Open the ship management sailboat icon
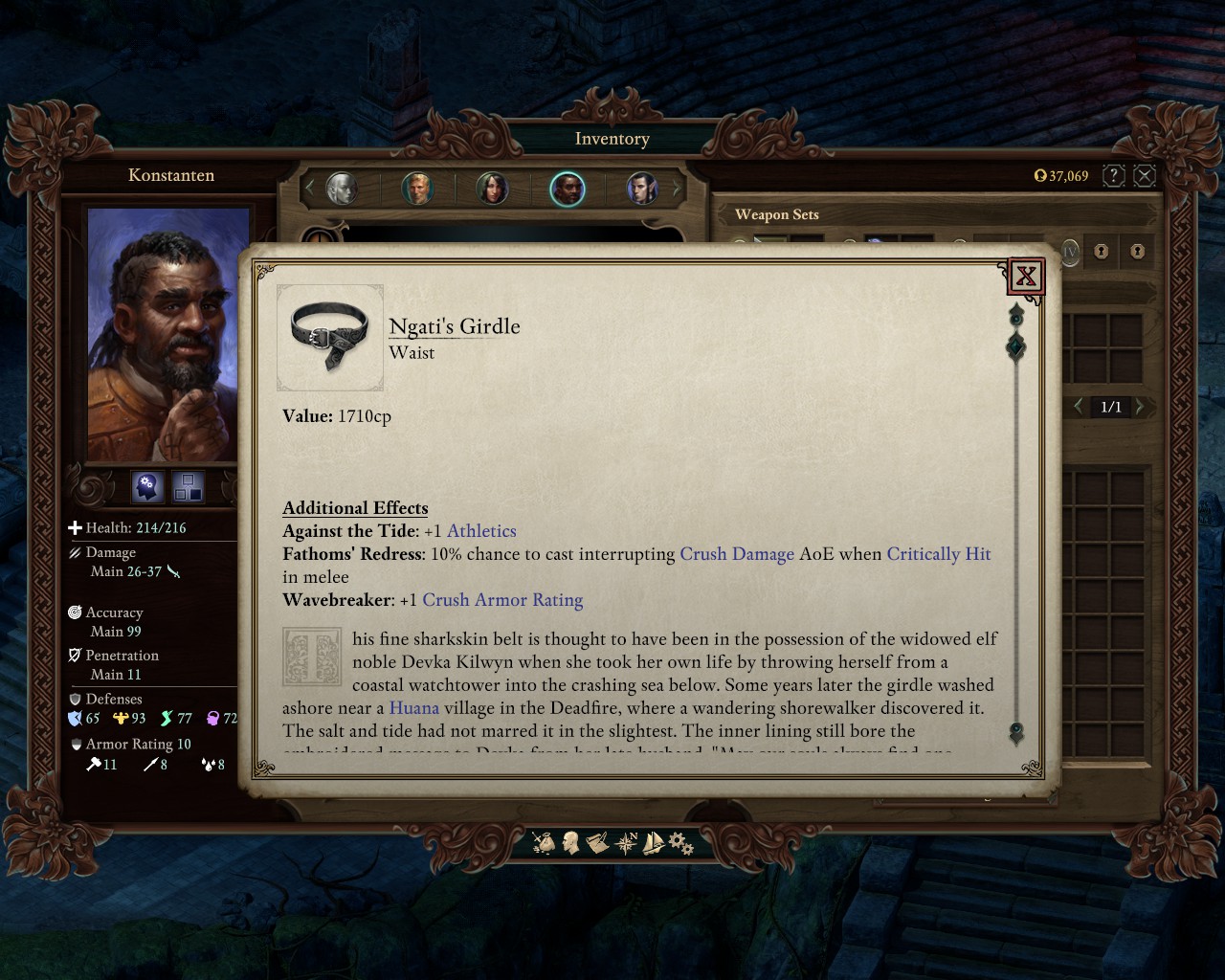Screen dimensions: 1225x980 tap(654, 843)
